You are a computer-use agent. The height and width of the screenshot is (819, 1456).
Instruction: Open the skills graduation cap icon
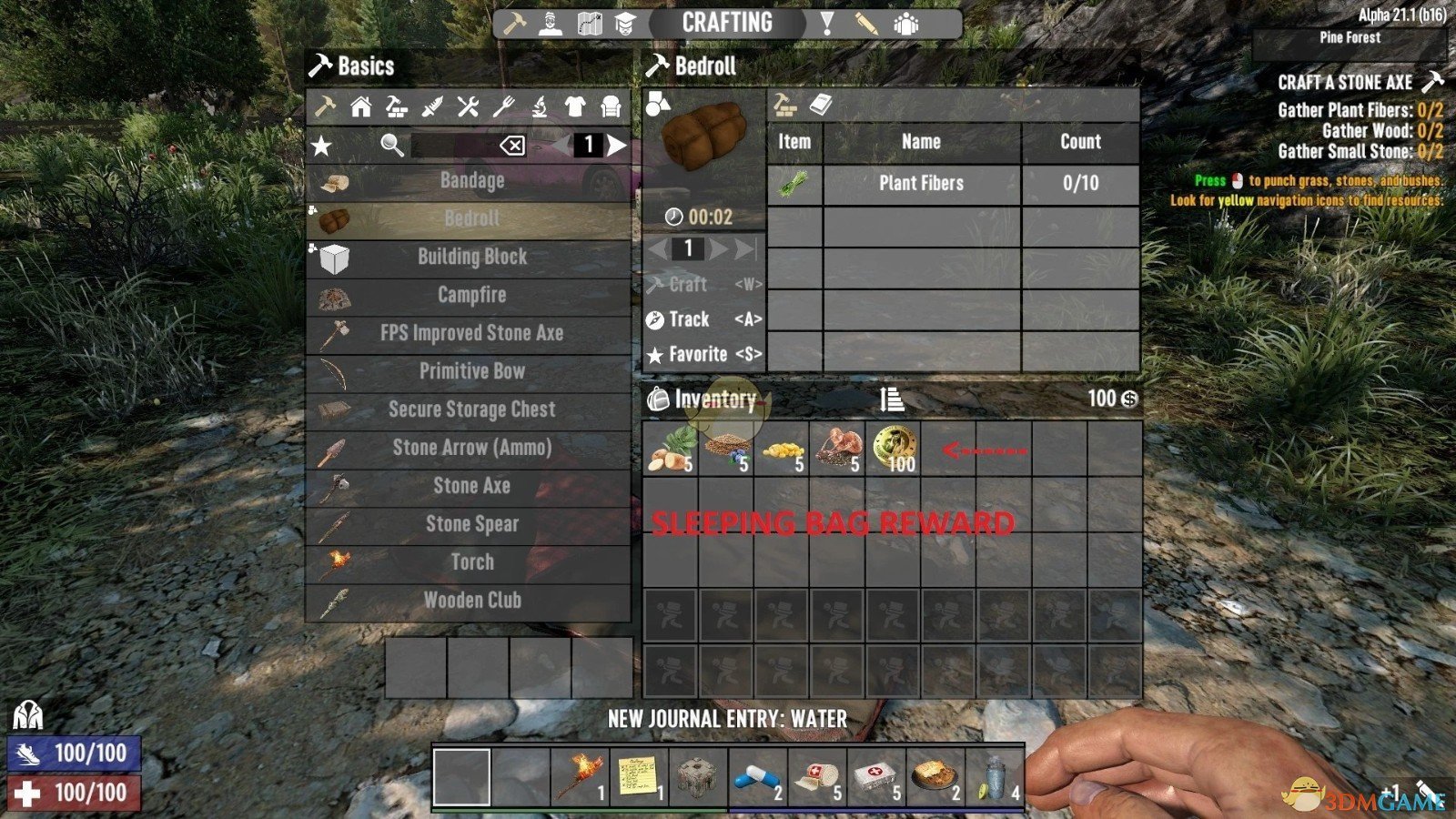click(626, 23)
